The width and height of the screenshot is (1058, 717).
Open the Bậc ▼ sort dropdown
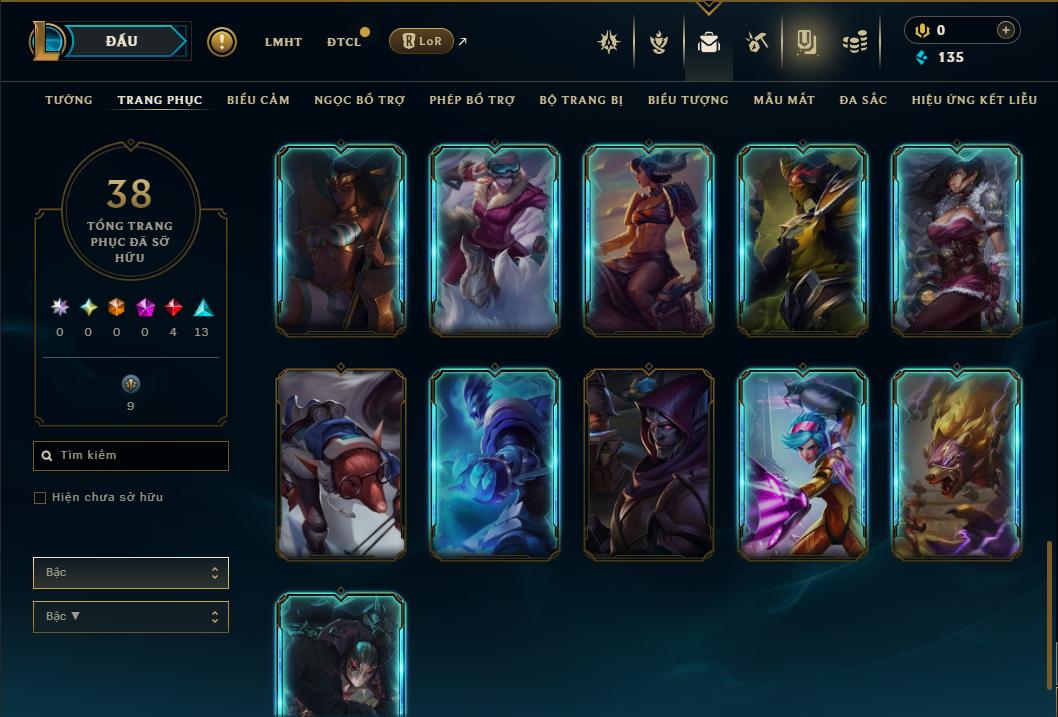tap(131, 617)
